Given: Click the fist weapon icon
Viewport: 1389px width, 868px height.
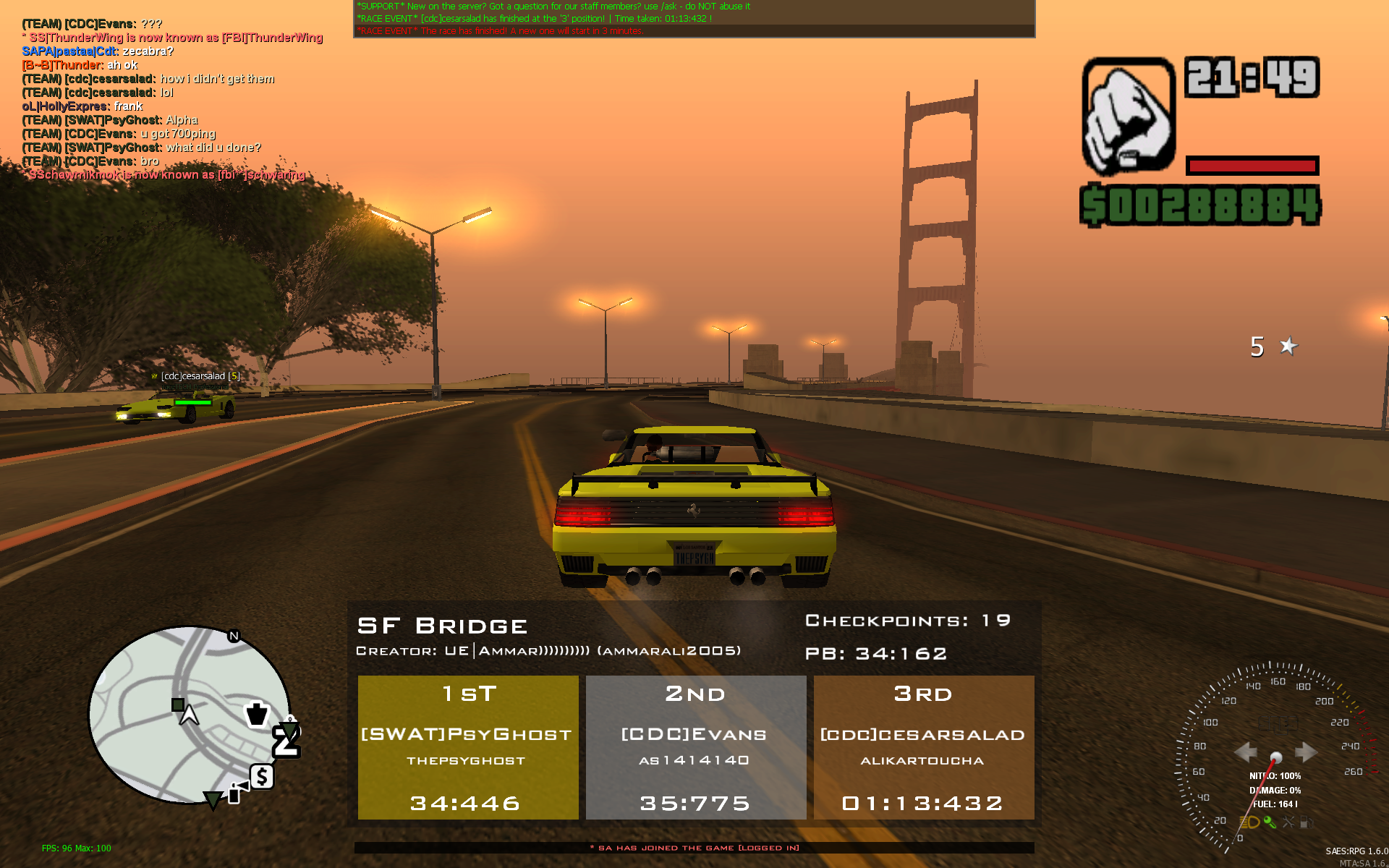Looking at the screenshot, I should pos(1128,116).
